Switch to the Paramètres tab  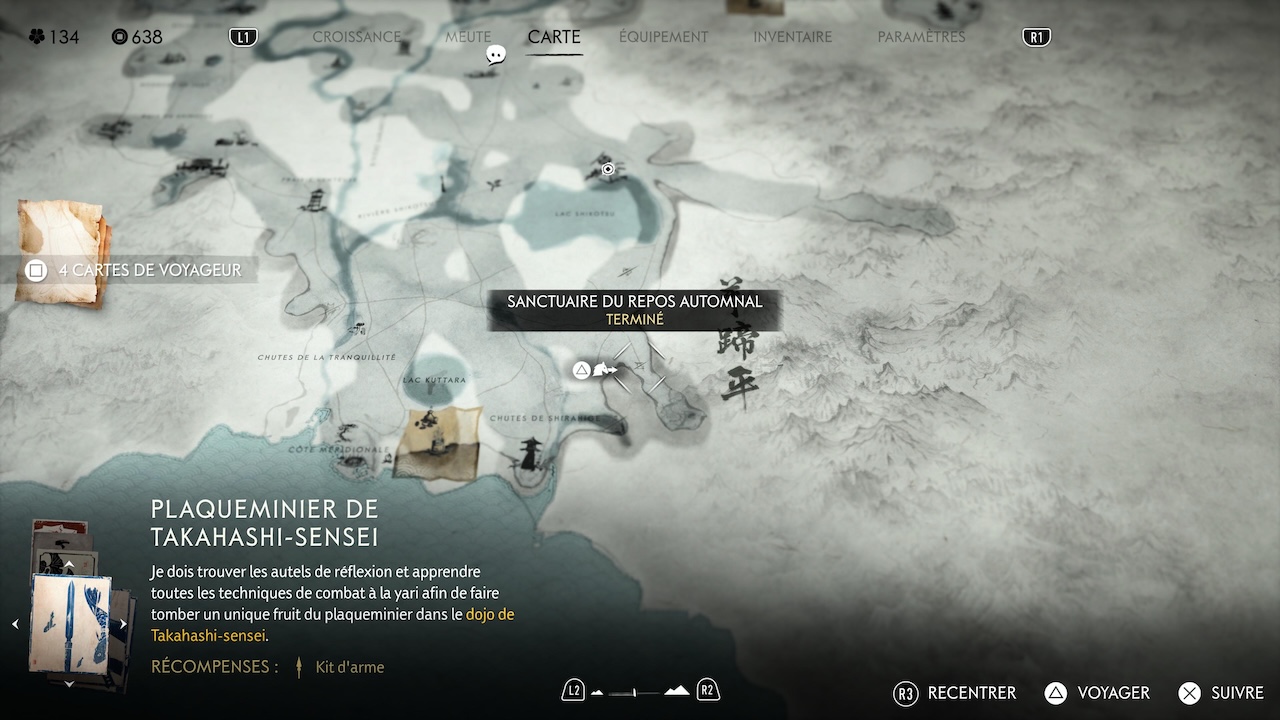click(x=921, y=37)
